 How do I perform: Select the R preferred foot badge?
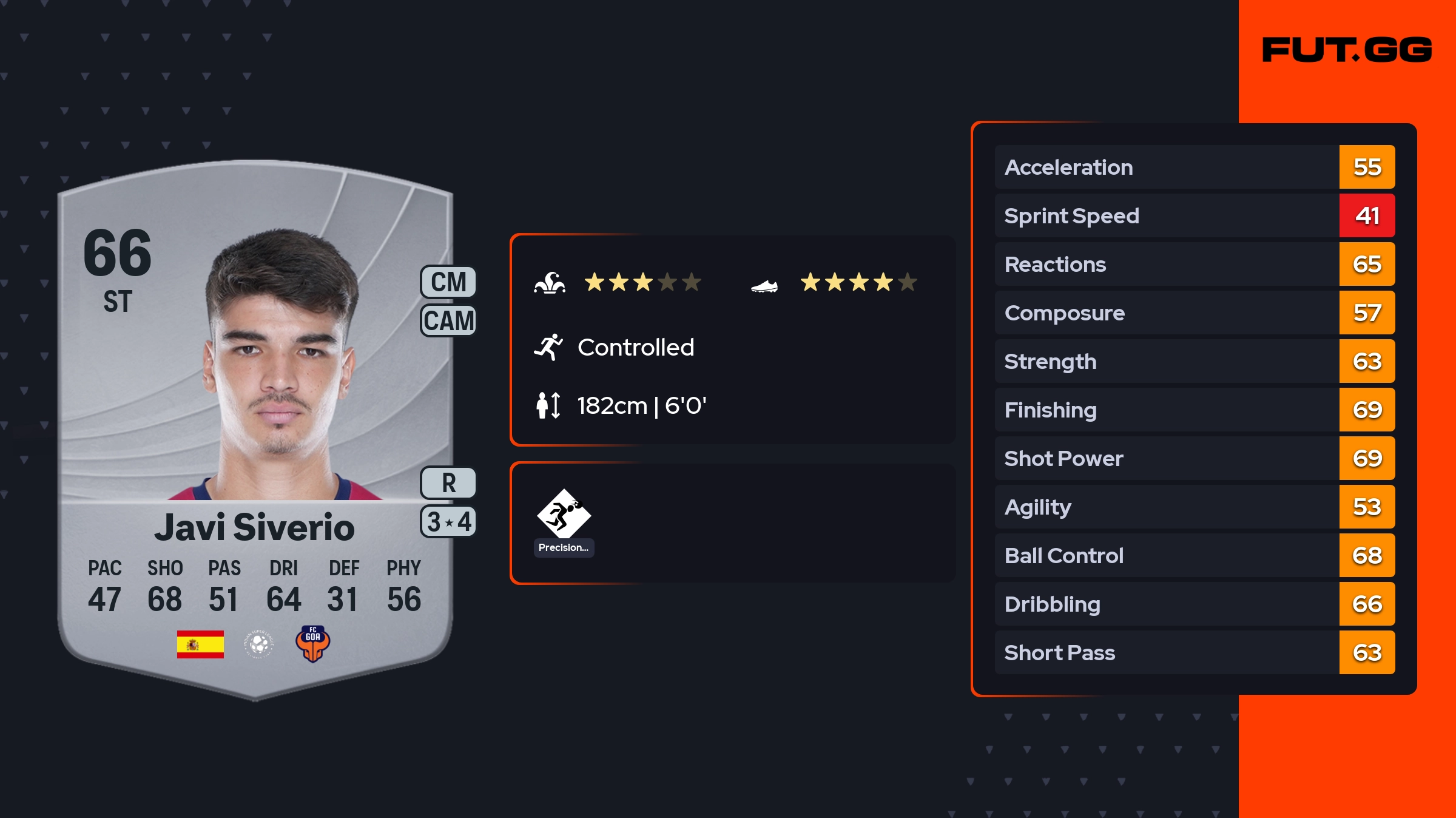448,483
